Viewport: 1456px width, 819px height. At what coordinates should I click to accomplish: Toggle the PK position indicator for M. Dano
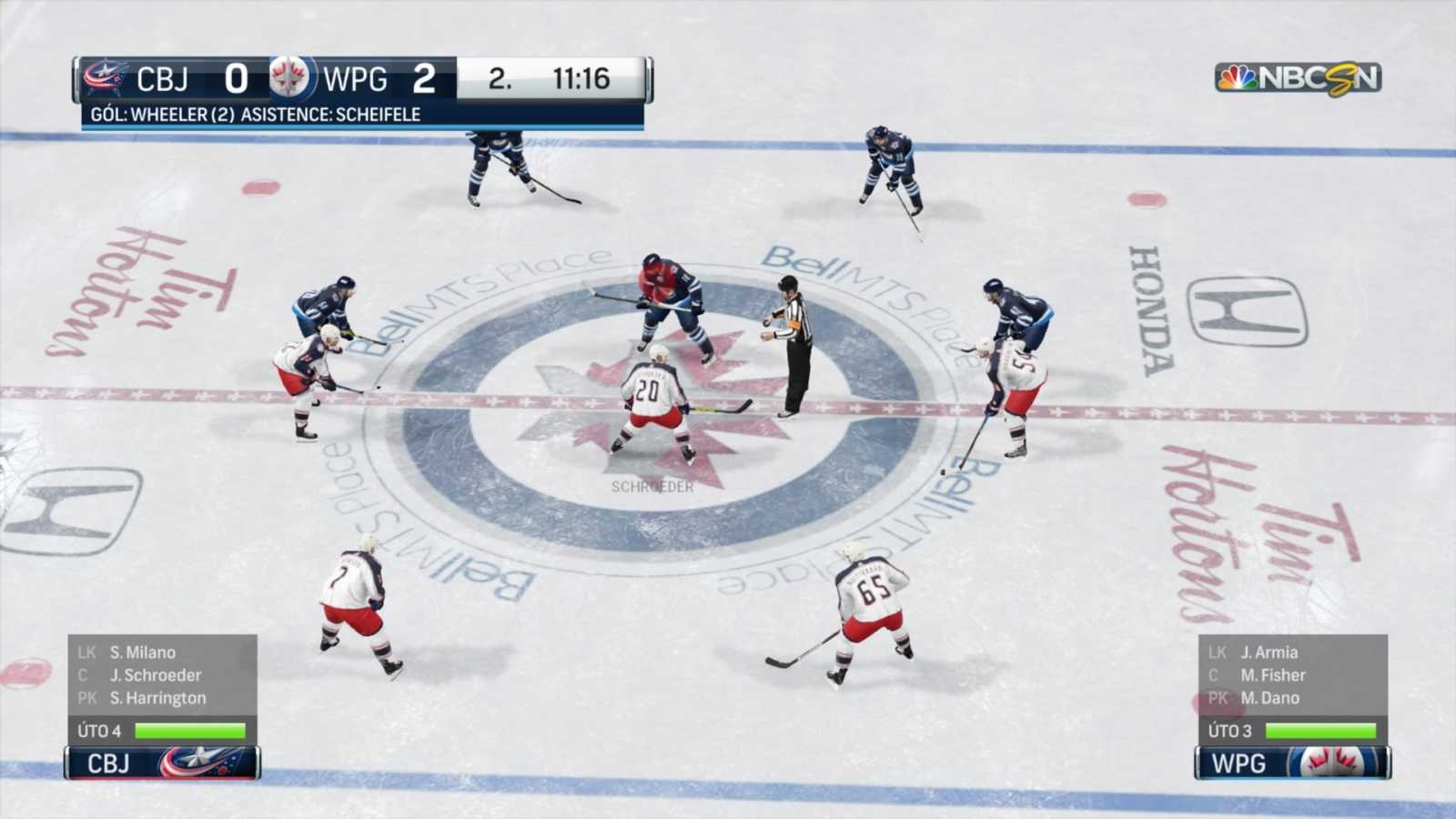1217,699
